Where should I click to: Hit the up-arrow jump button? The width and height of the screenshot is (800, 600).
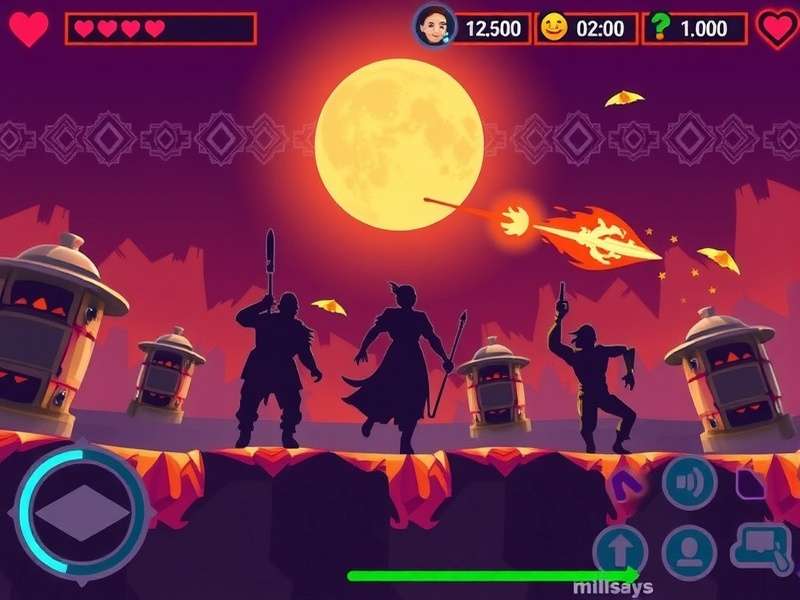pos(620,551)
